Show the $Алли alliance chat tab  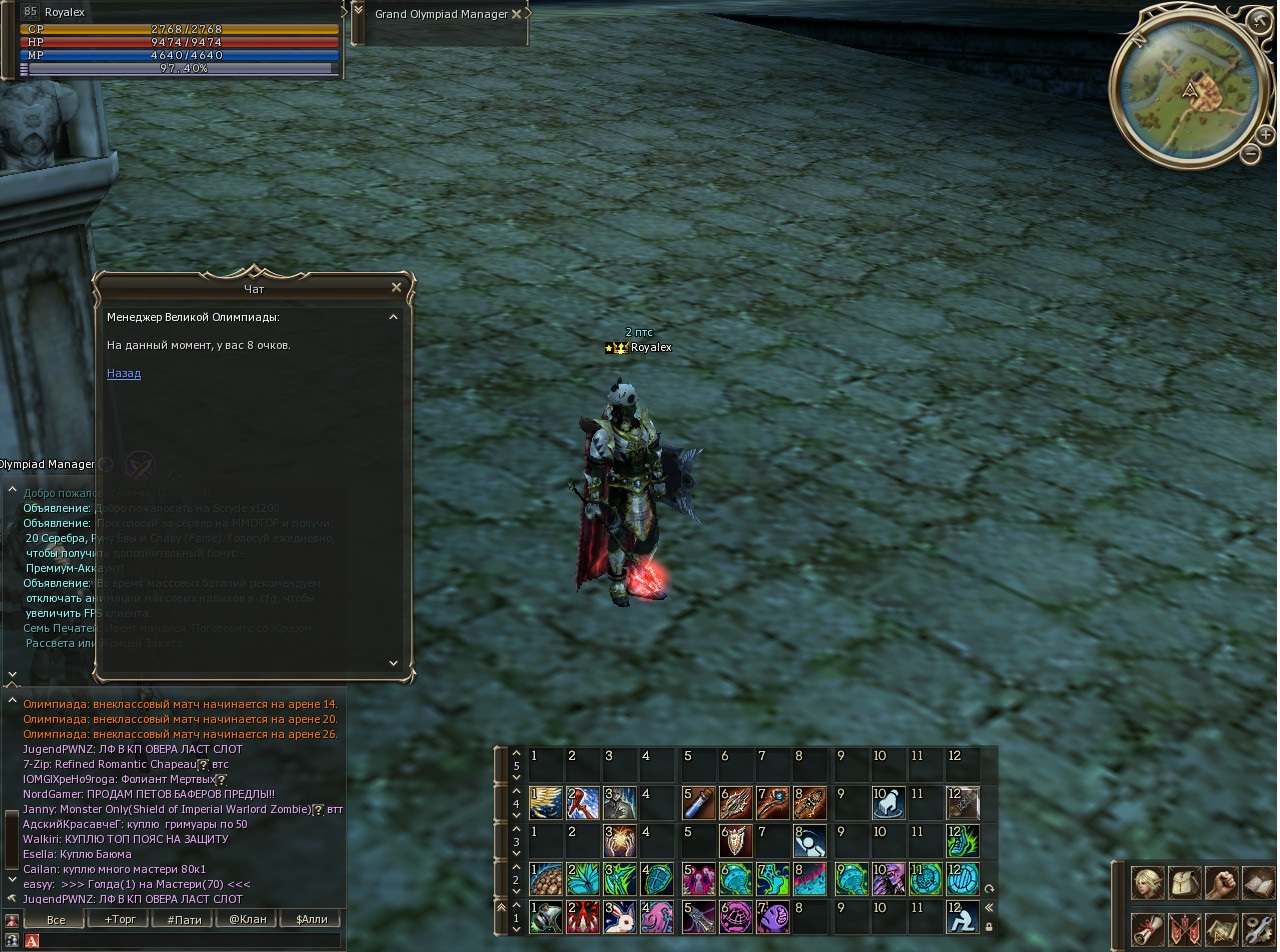click(x=310, y=919)
